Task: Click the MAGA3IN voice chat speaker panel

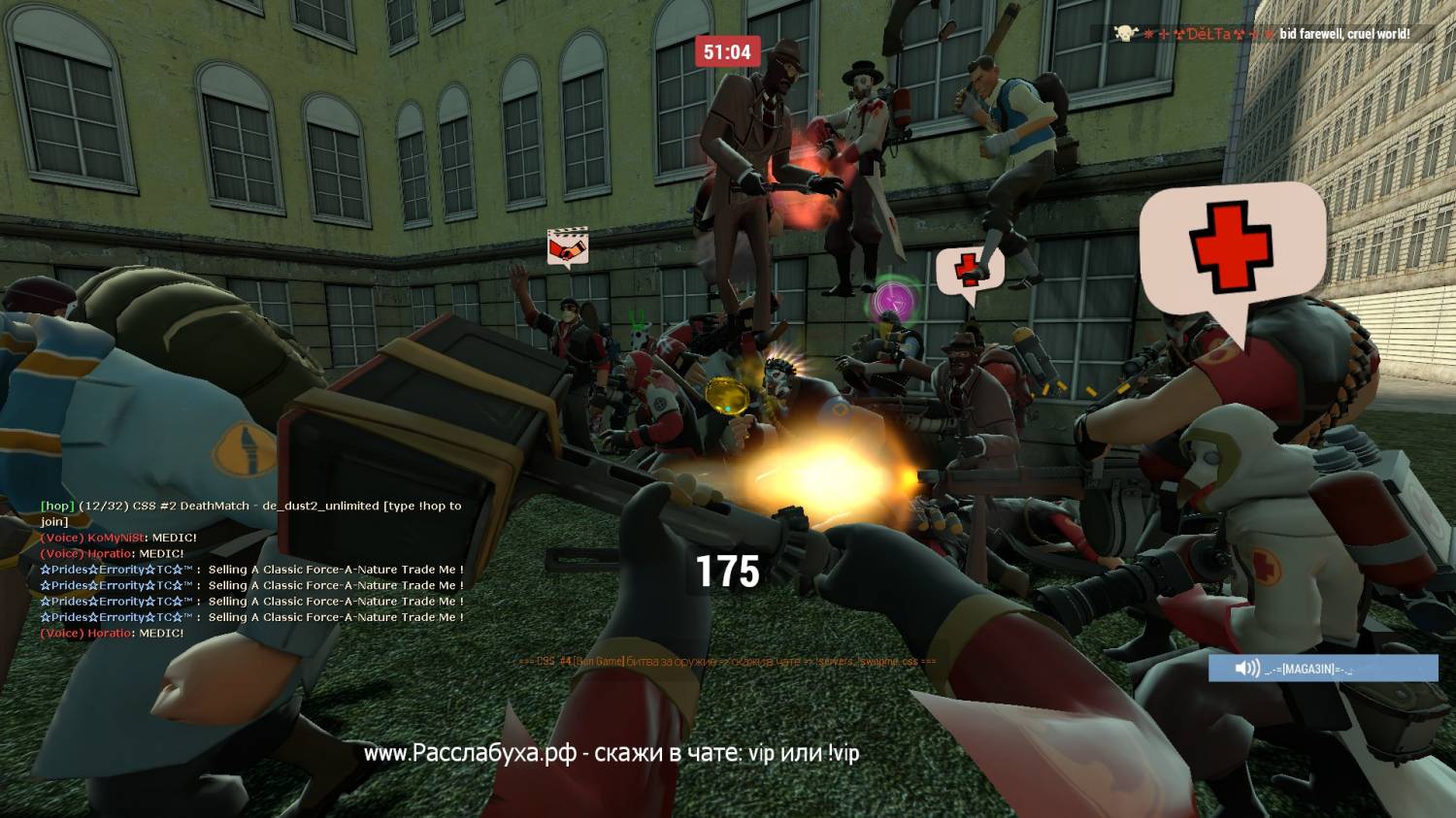Action: (x=1322, y=668)
